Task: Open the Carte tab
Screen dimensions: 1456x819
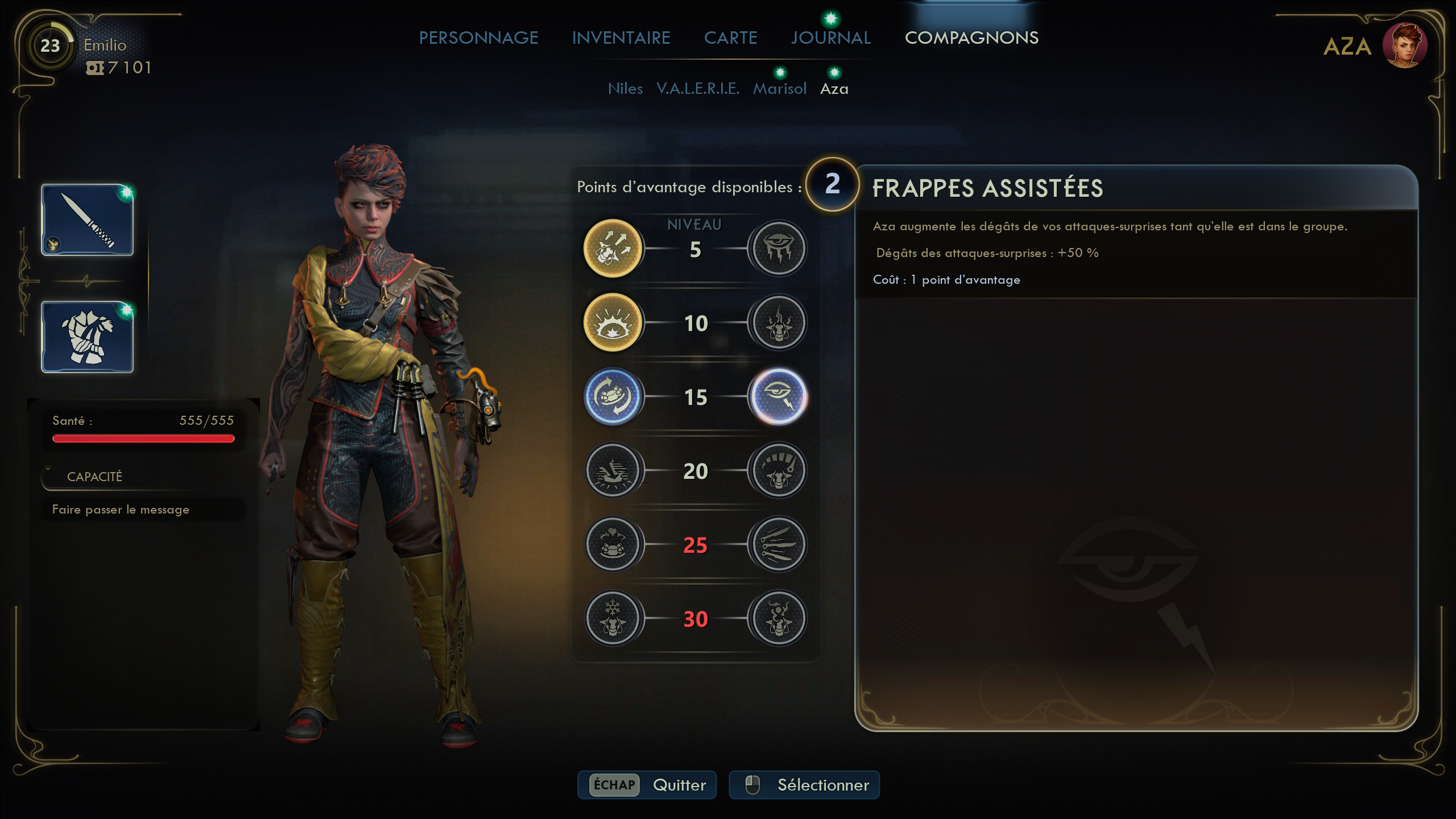Action: point(730,38)
